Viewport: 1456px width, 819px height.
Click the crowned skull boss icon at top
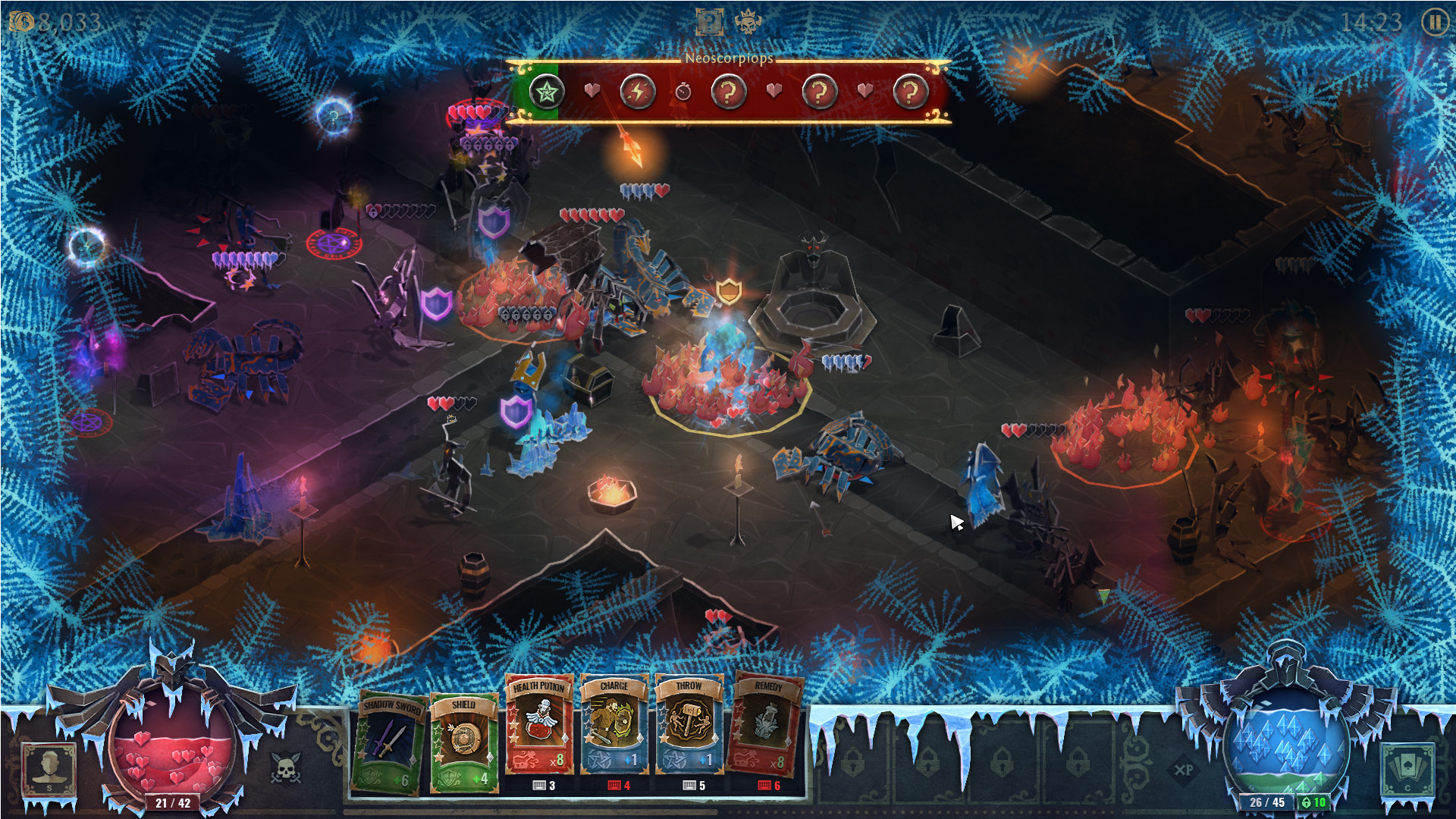[x=747, y=22]
